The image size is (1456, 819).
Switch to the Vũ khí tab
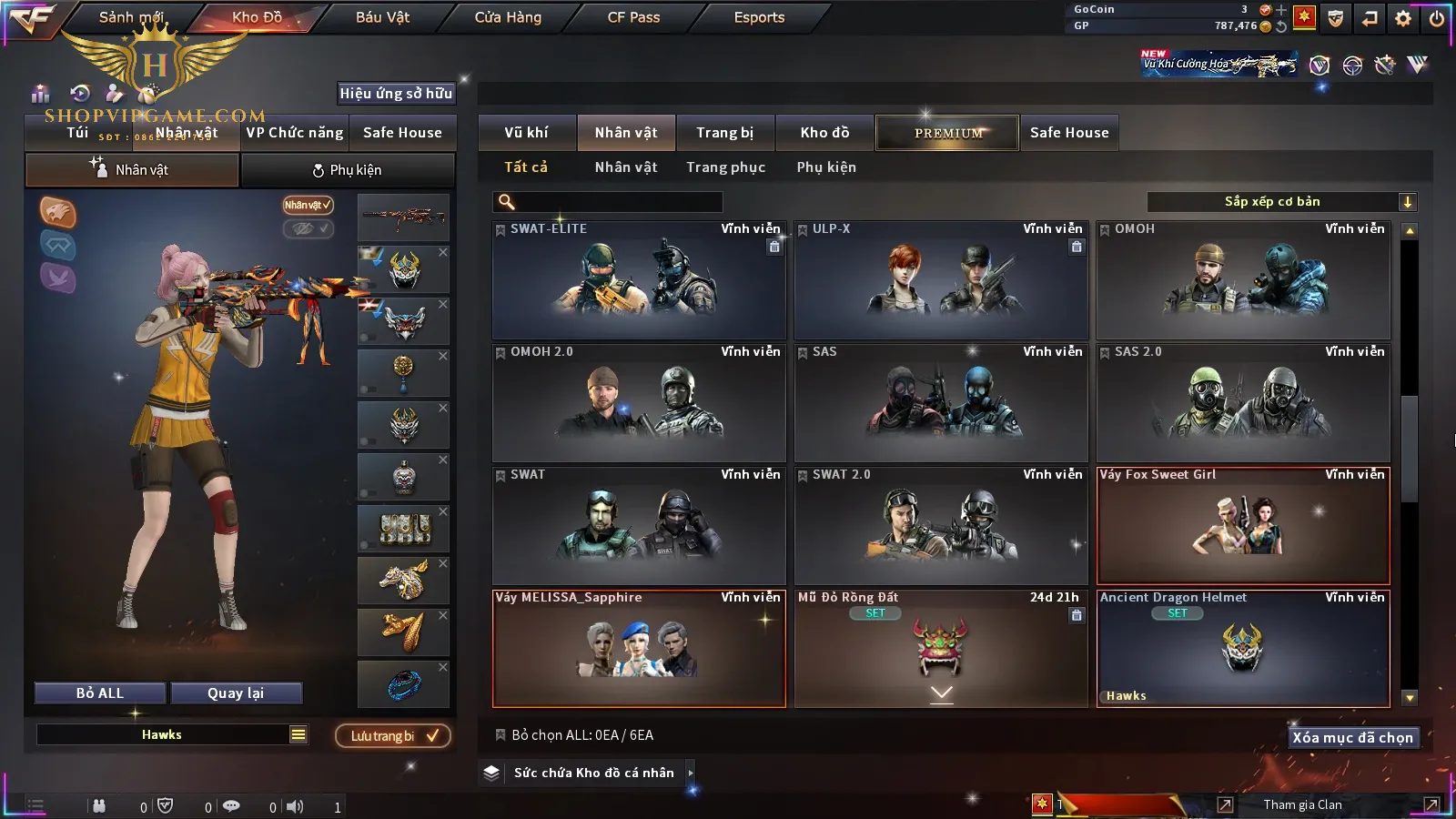[x=526, y=133]
